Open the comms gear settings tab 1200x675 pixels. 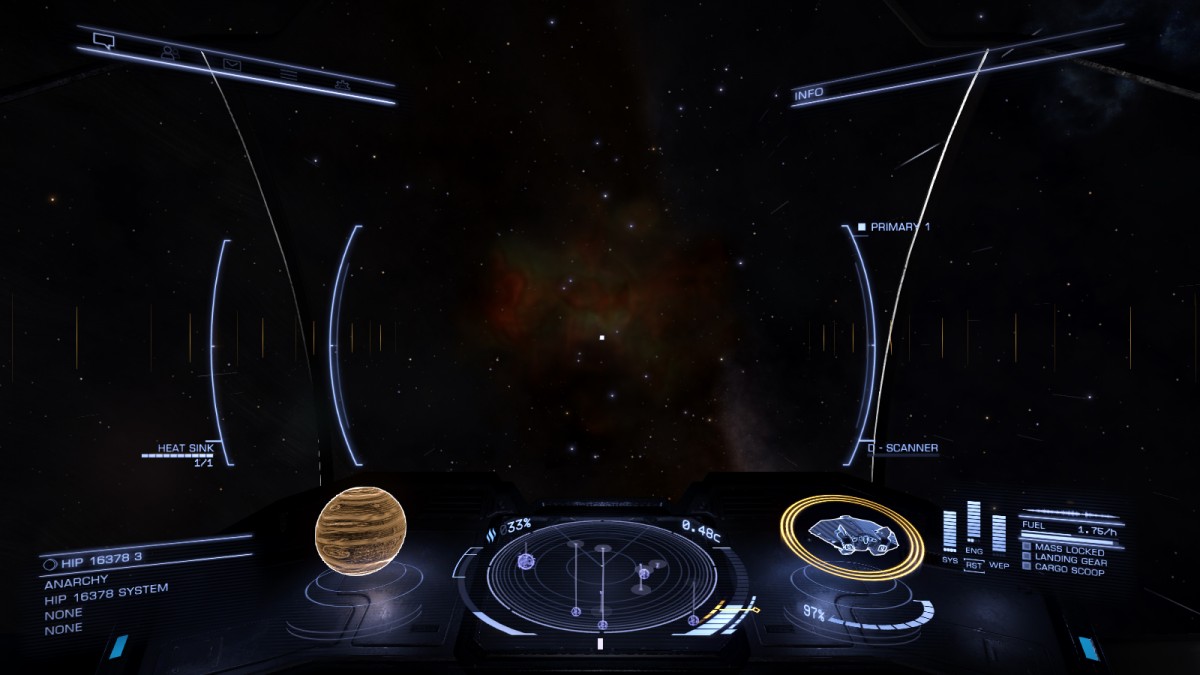pyautogui.click(x=343, y=85)
